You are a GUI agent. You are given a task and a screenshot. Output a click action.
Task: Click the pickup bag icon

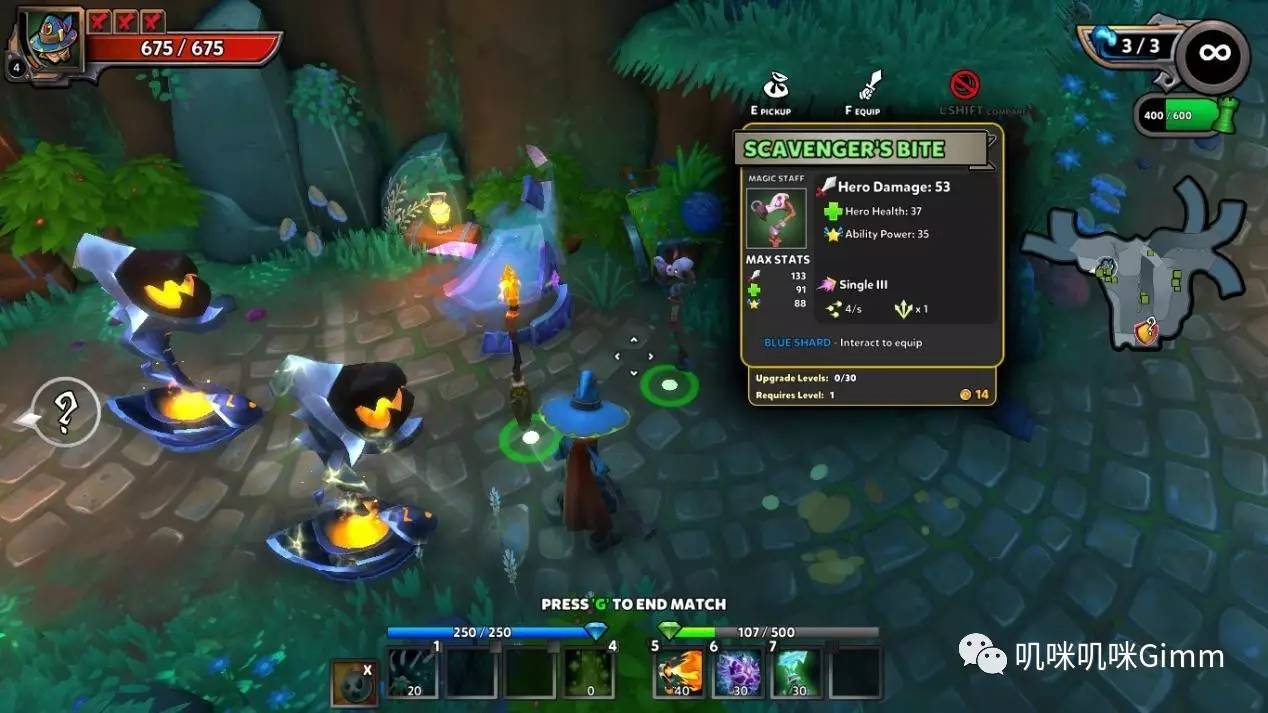tap(776, 87)
